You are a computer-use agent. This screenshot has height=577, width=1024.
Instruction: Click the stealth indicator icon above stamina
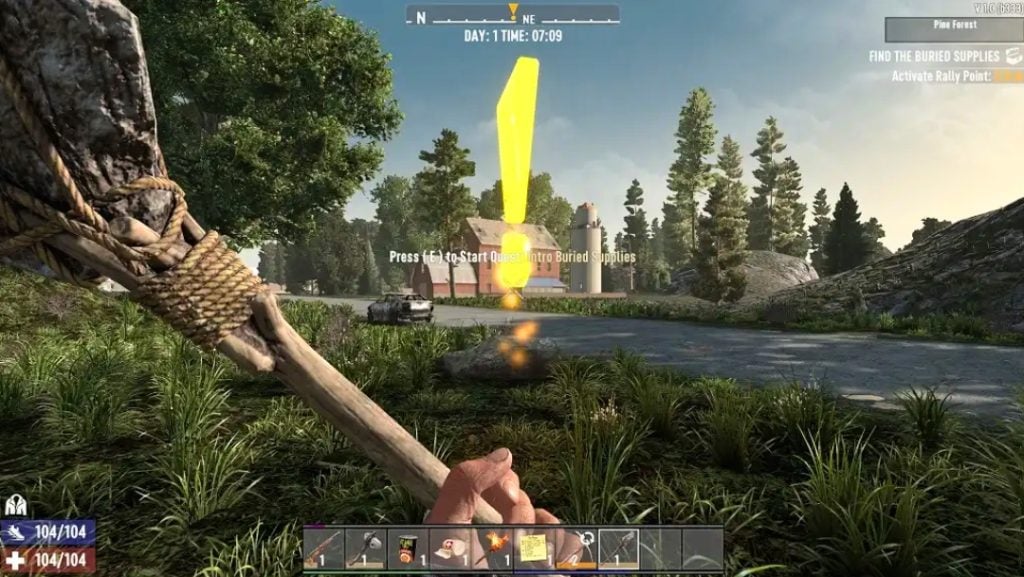[x=14, y=507]
